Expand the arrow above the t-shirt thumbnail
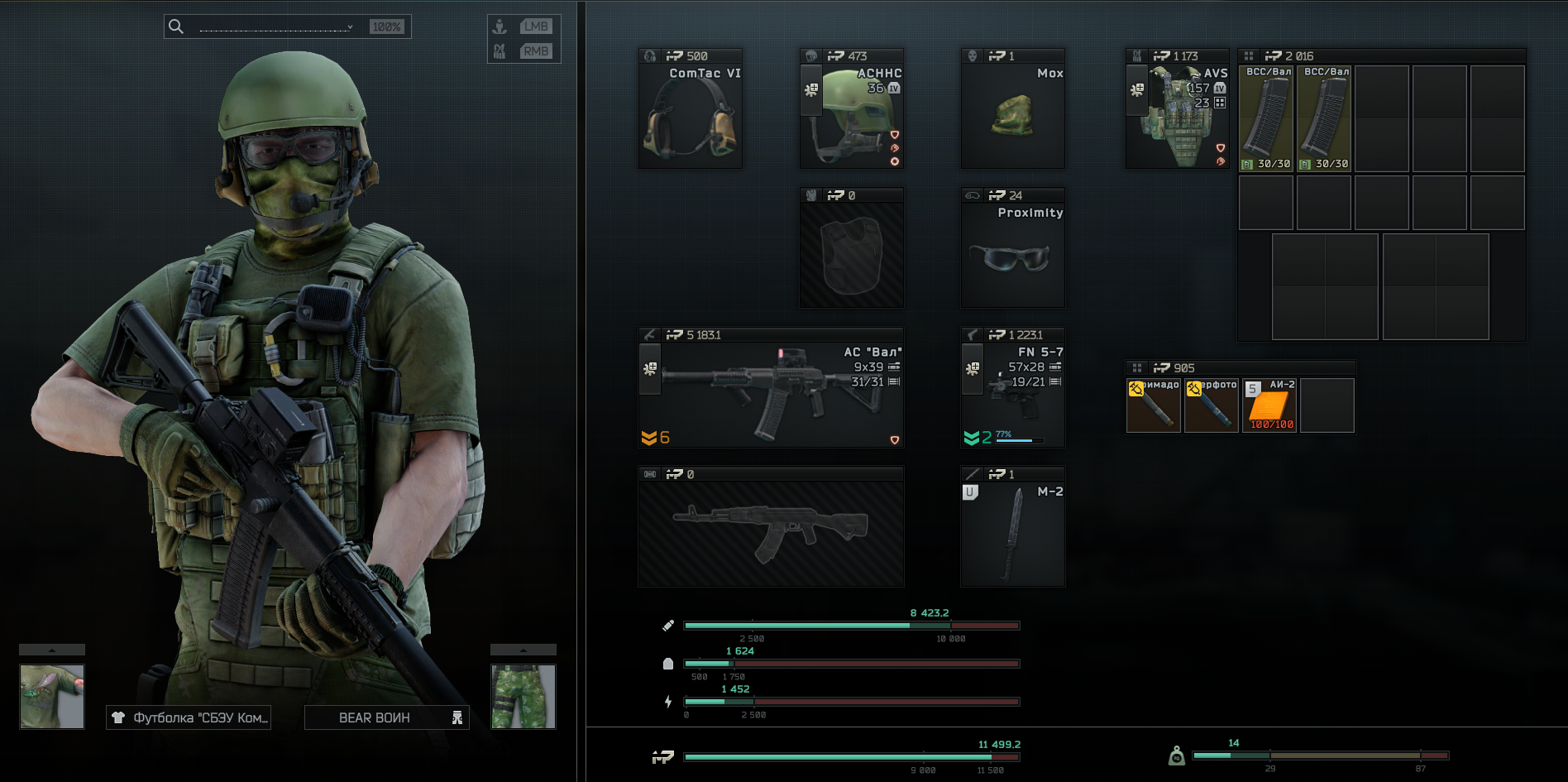This screenshot has width=1568, height=782. pyautogui.click(x=52, y=650)
